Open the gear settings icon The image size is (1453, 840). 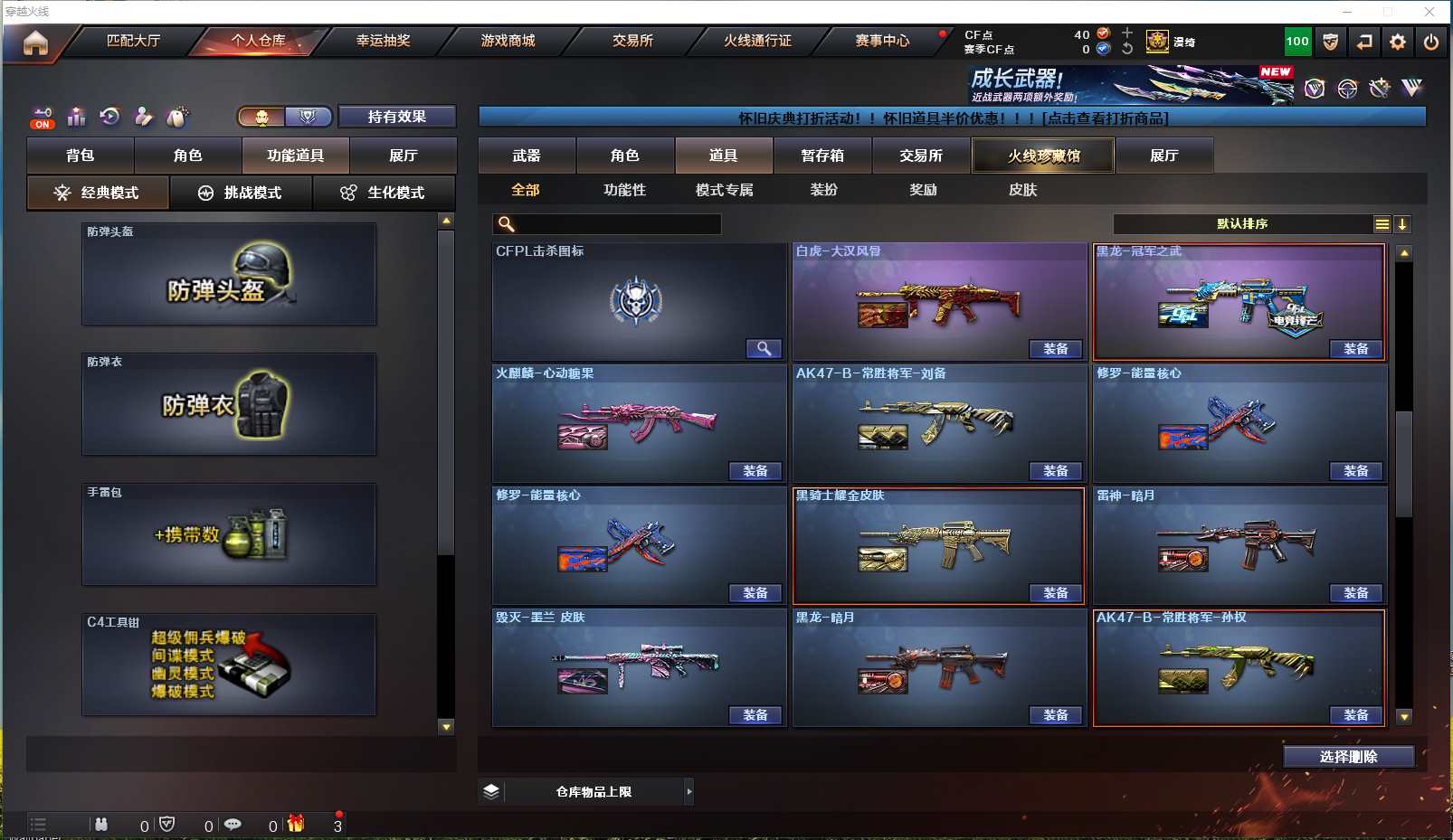[x=1398, y=42]
